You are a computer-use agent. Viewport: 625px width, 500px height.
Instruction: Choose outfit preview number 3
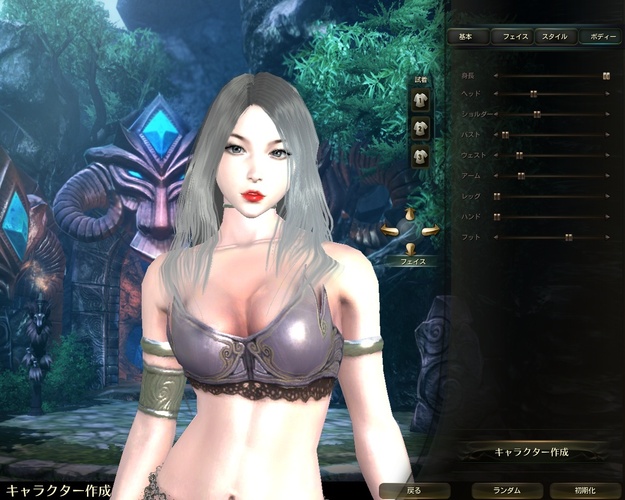tap(421, 155)
